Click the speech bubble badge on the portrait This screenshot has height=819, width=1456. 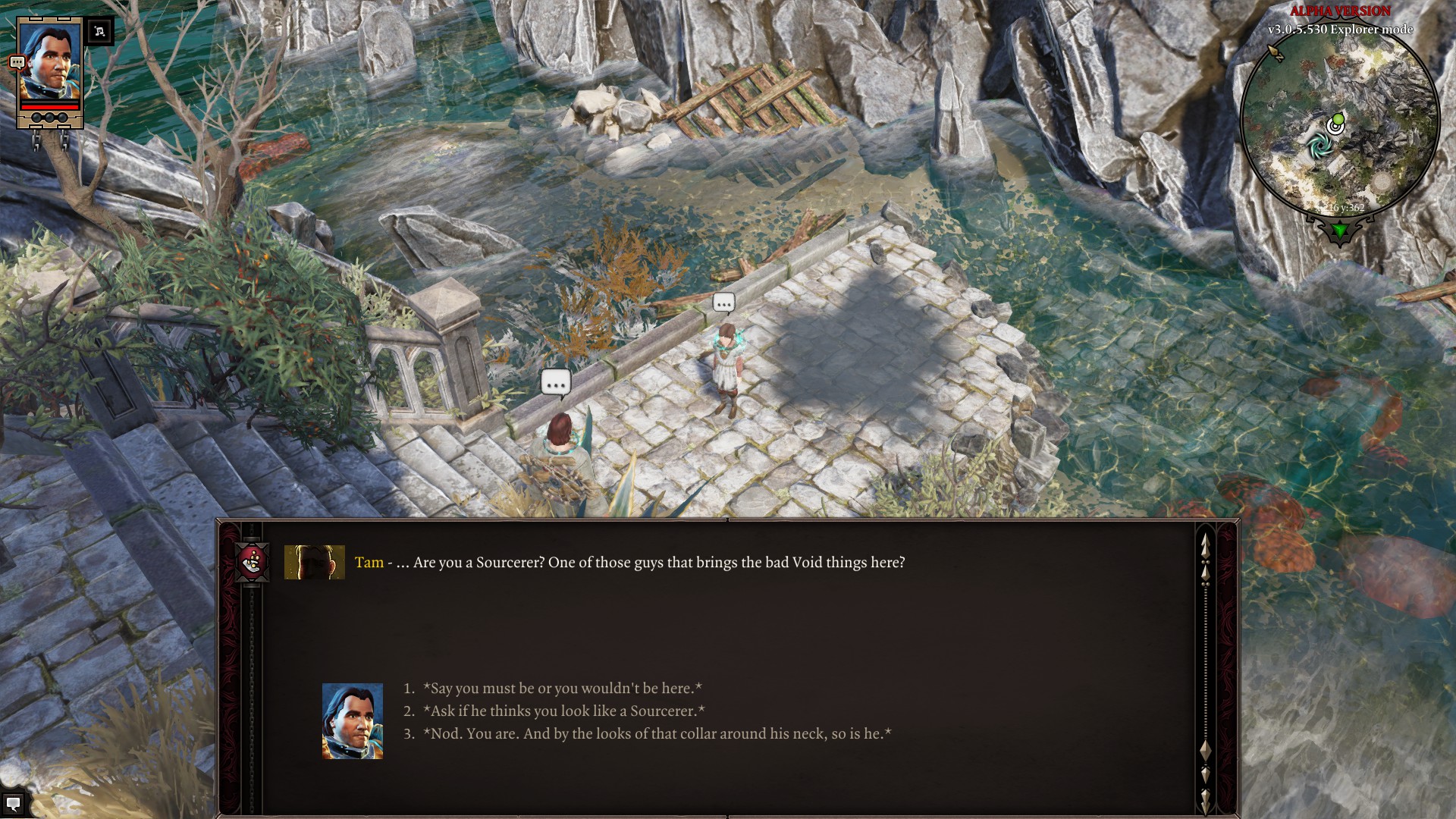[17, 63]
